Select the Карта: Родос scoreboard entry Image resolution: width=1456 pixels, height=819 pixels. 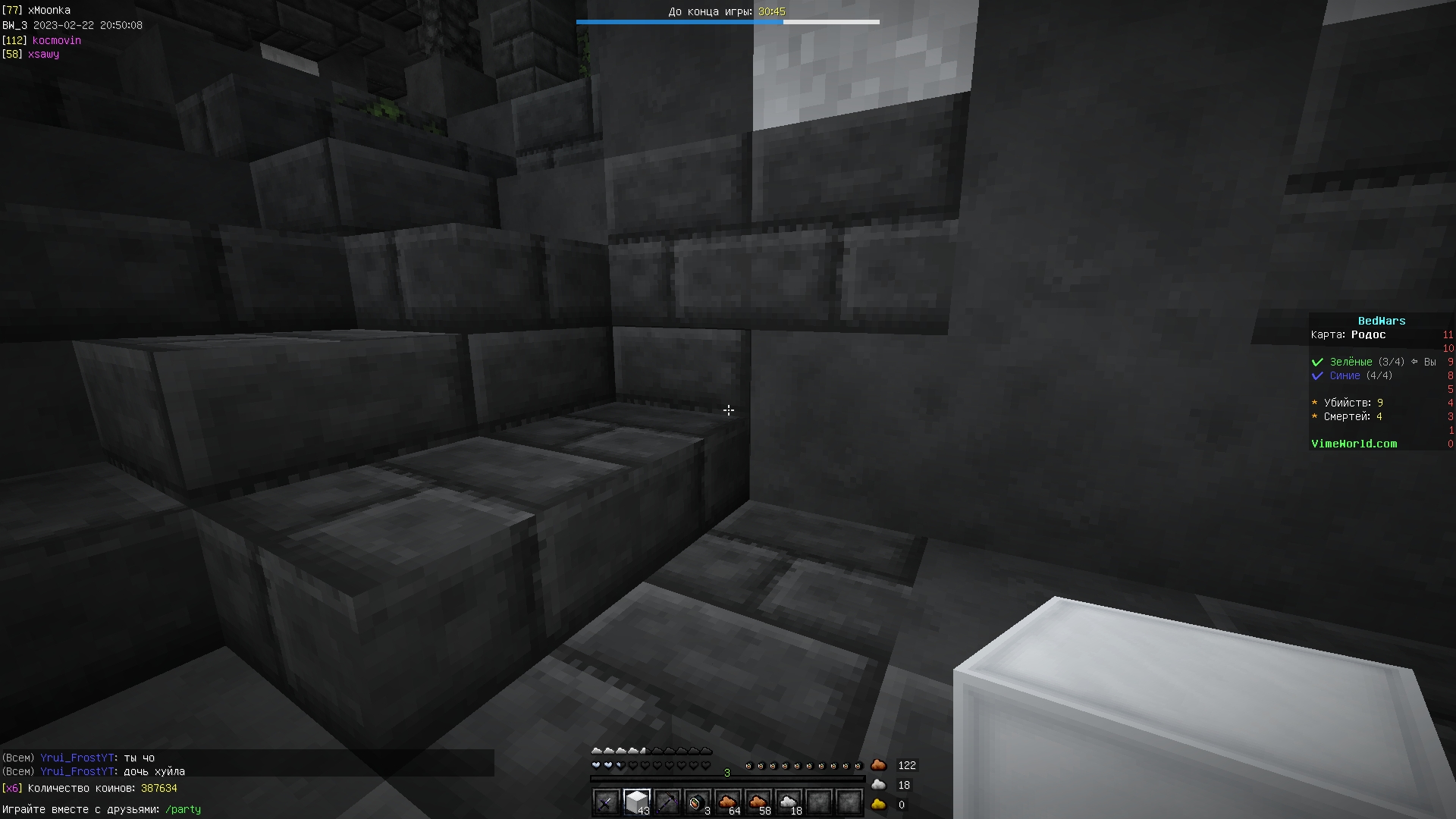tap(1348, 334)
